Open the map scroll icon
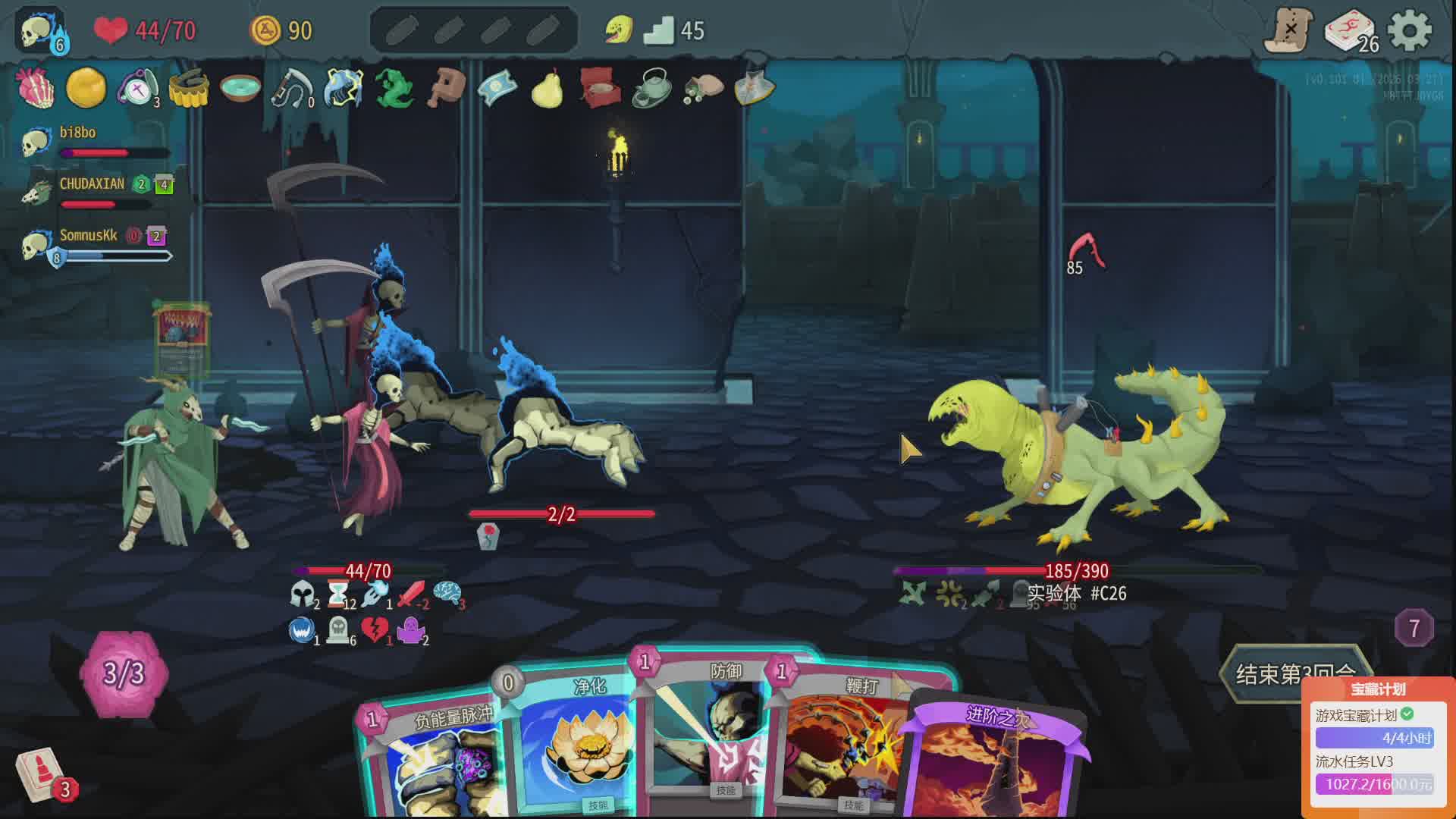This screenshot has width=1456, height=819. [x=1288, y=30]
